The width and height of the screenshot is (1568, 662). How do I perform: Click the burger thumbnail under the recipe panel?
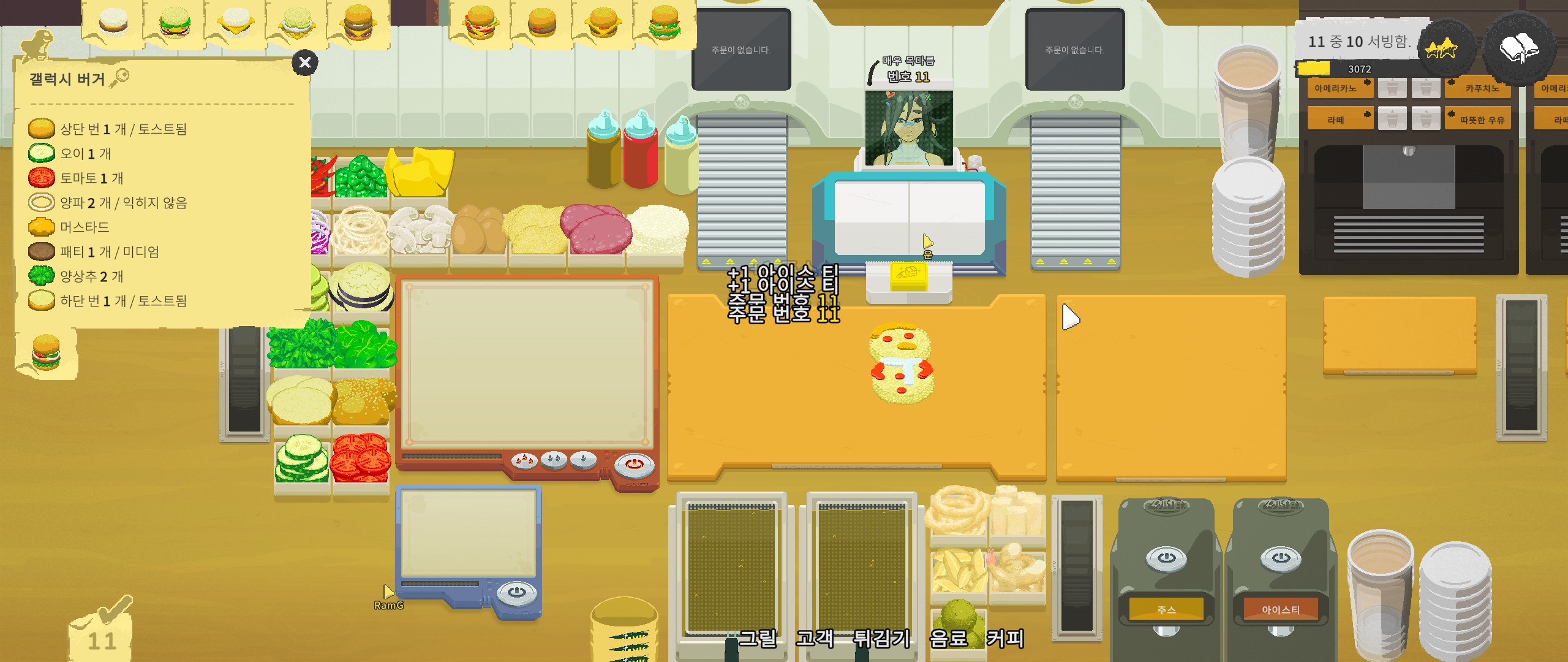(46, 352)
